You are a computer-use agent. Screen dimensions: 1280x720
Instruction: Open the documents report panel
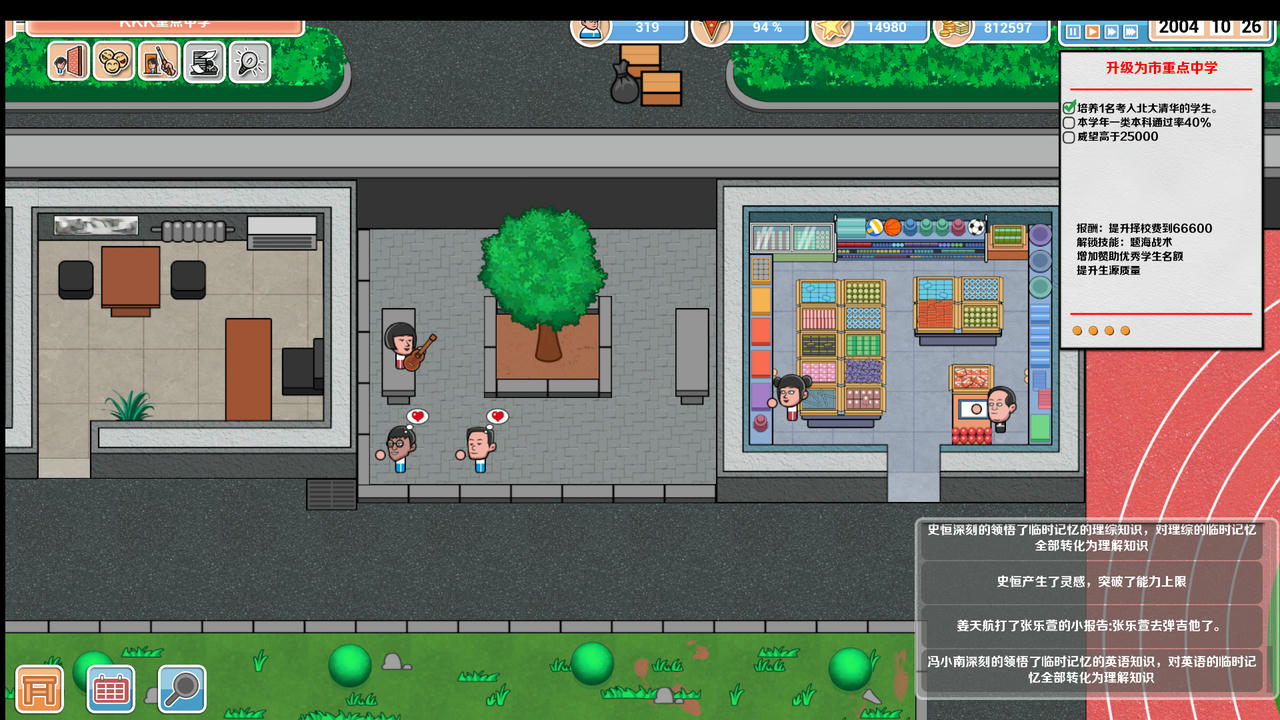pos(201,62)
